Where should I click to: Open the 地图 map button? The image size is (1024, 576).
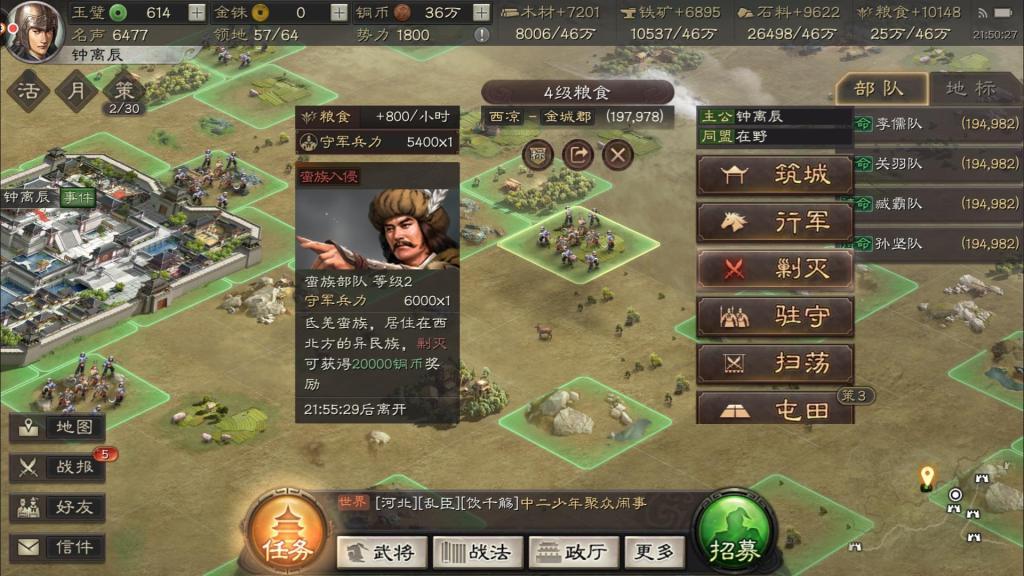62,427
